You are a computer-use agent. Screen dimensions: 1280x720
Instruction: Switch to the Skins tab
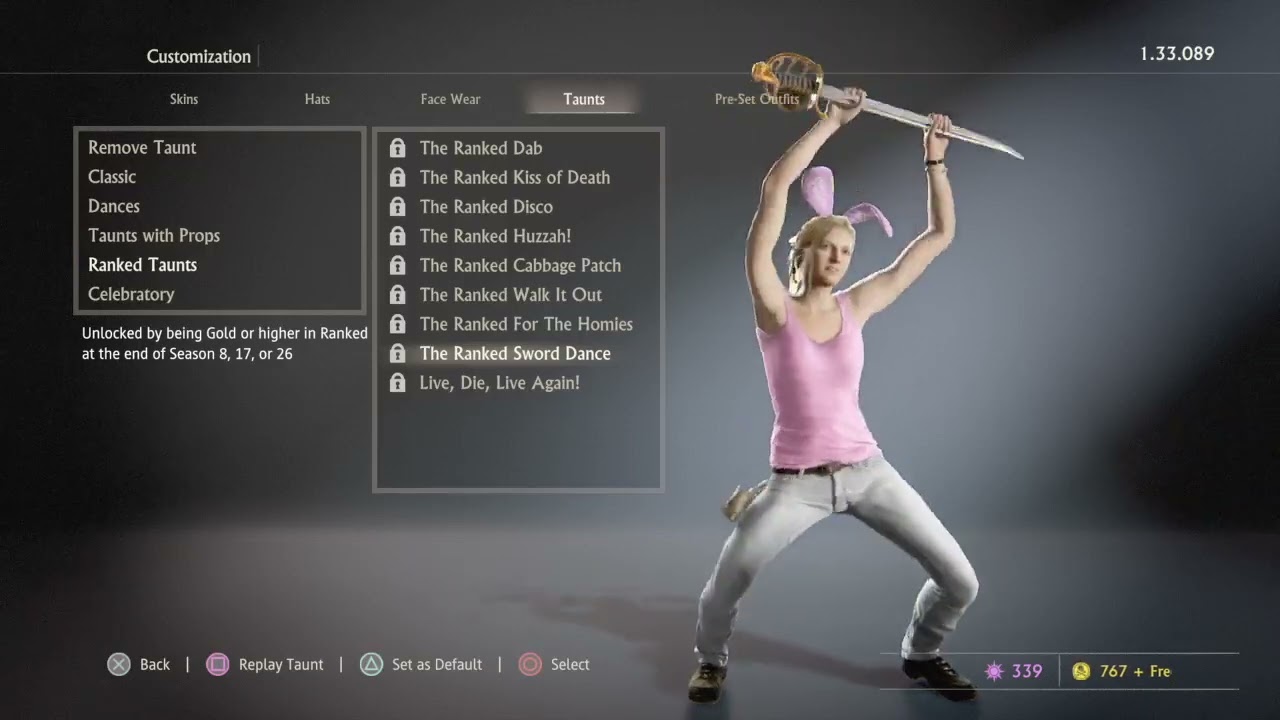click(x=184, y=99)
